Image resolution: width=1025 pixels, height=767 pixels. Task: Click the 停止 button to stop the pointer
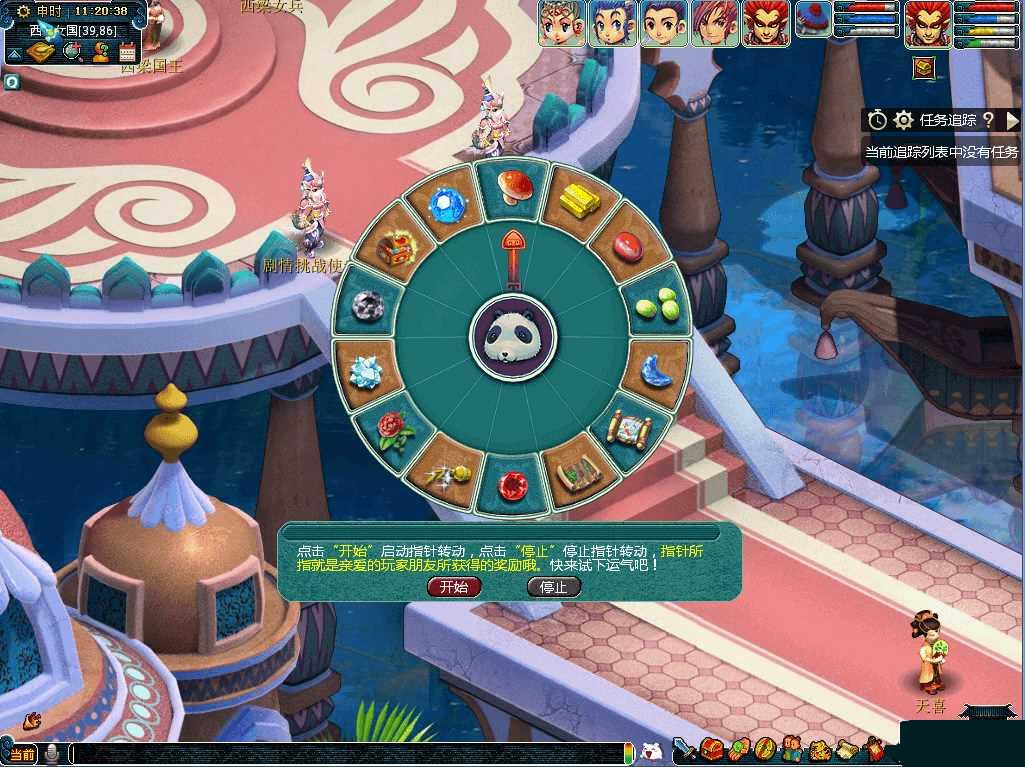click(553, 587)
